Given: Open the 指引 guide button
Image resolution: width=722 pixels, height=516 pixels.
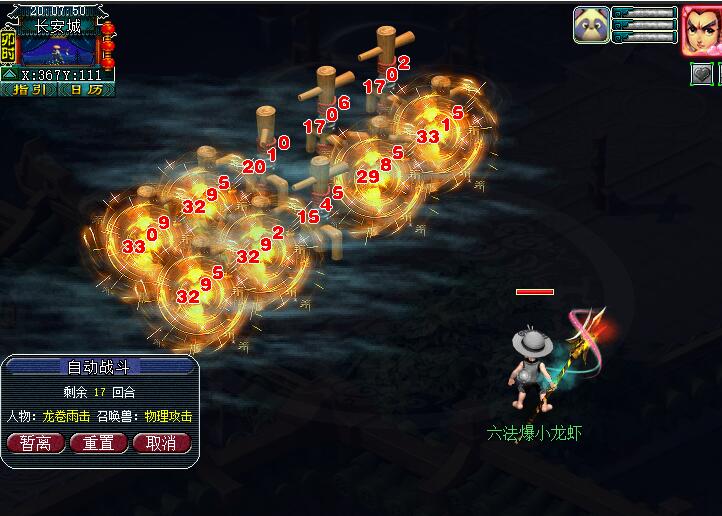Looking at the screenshot, I should [28, 89].
